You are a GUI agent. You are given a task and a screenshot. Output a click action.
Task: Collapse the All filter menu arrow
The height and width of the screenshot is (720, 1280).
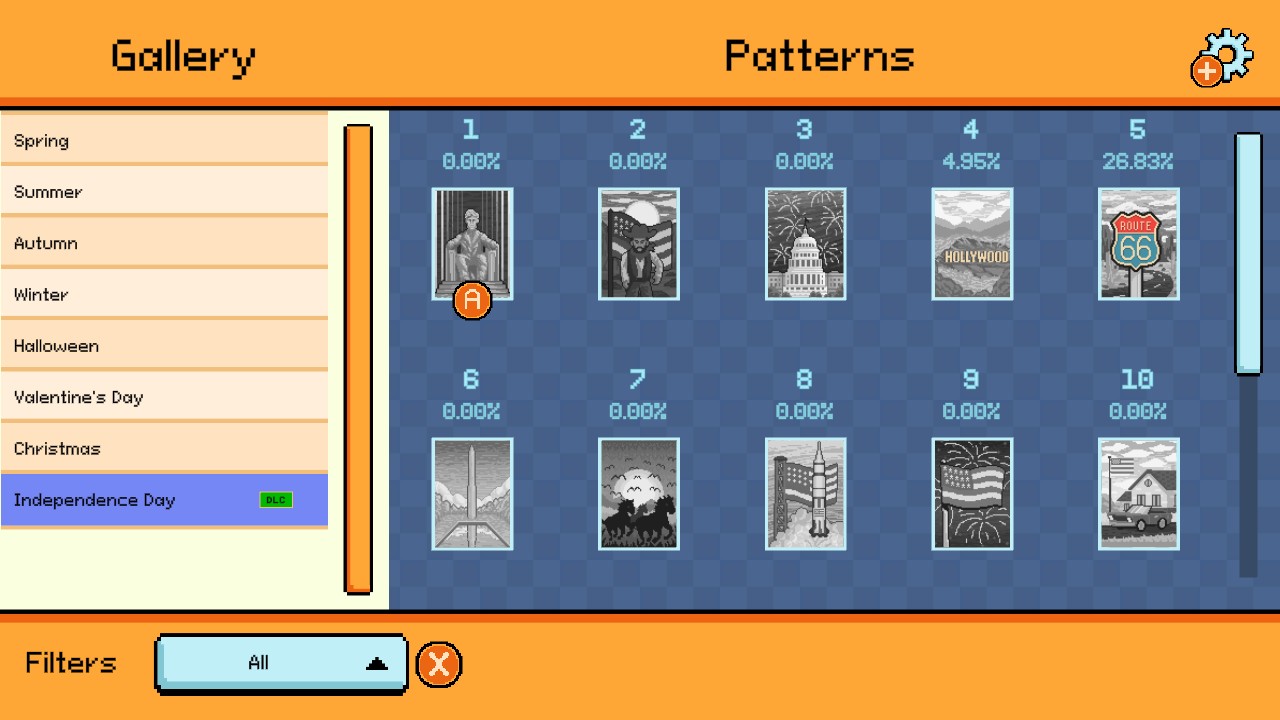coord(375,661)
